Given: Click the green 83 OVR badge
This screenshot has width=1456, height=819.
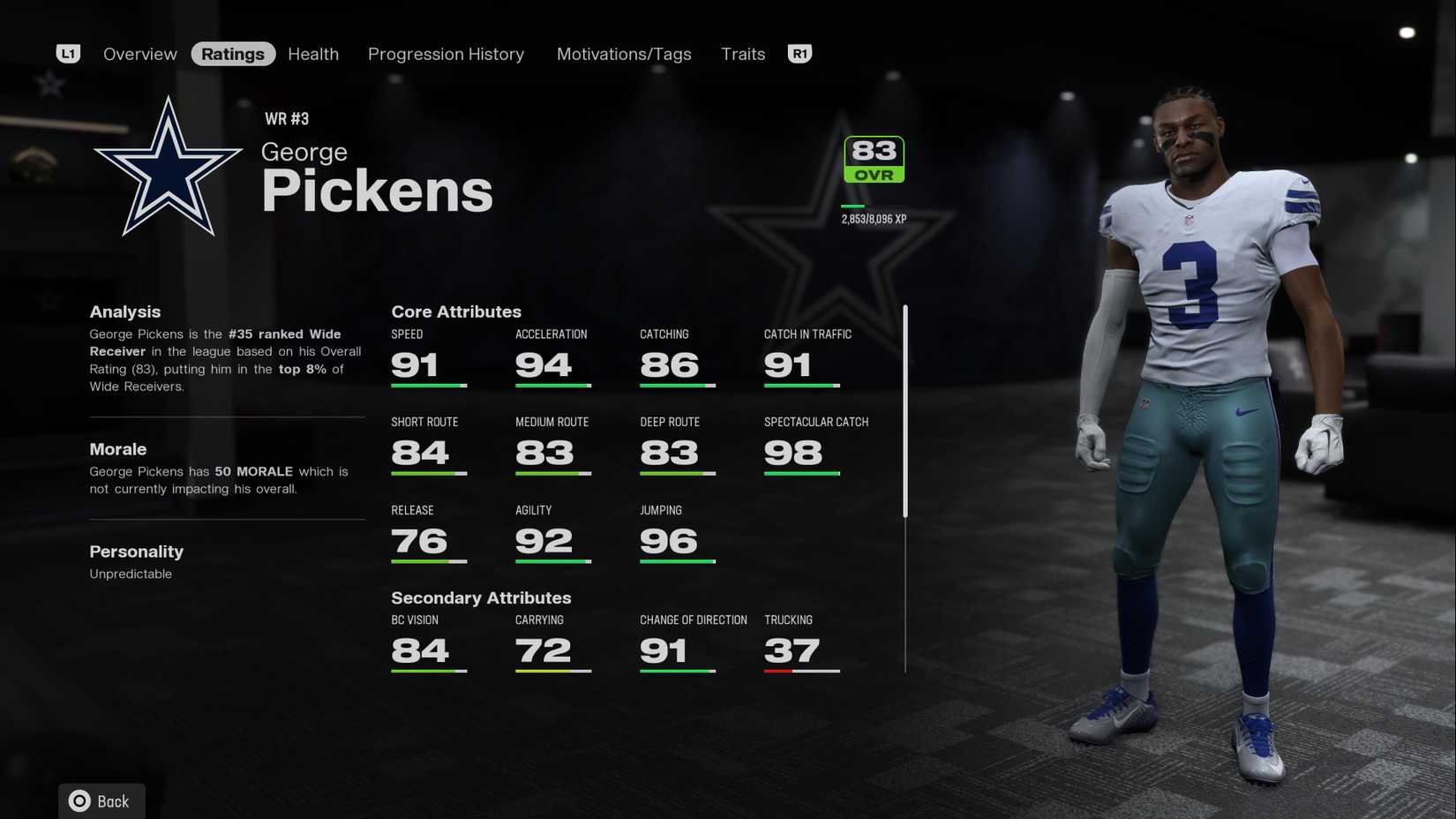Looking at the screenshot, I should [x=872, y=158].
